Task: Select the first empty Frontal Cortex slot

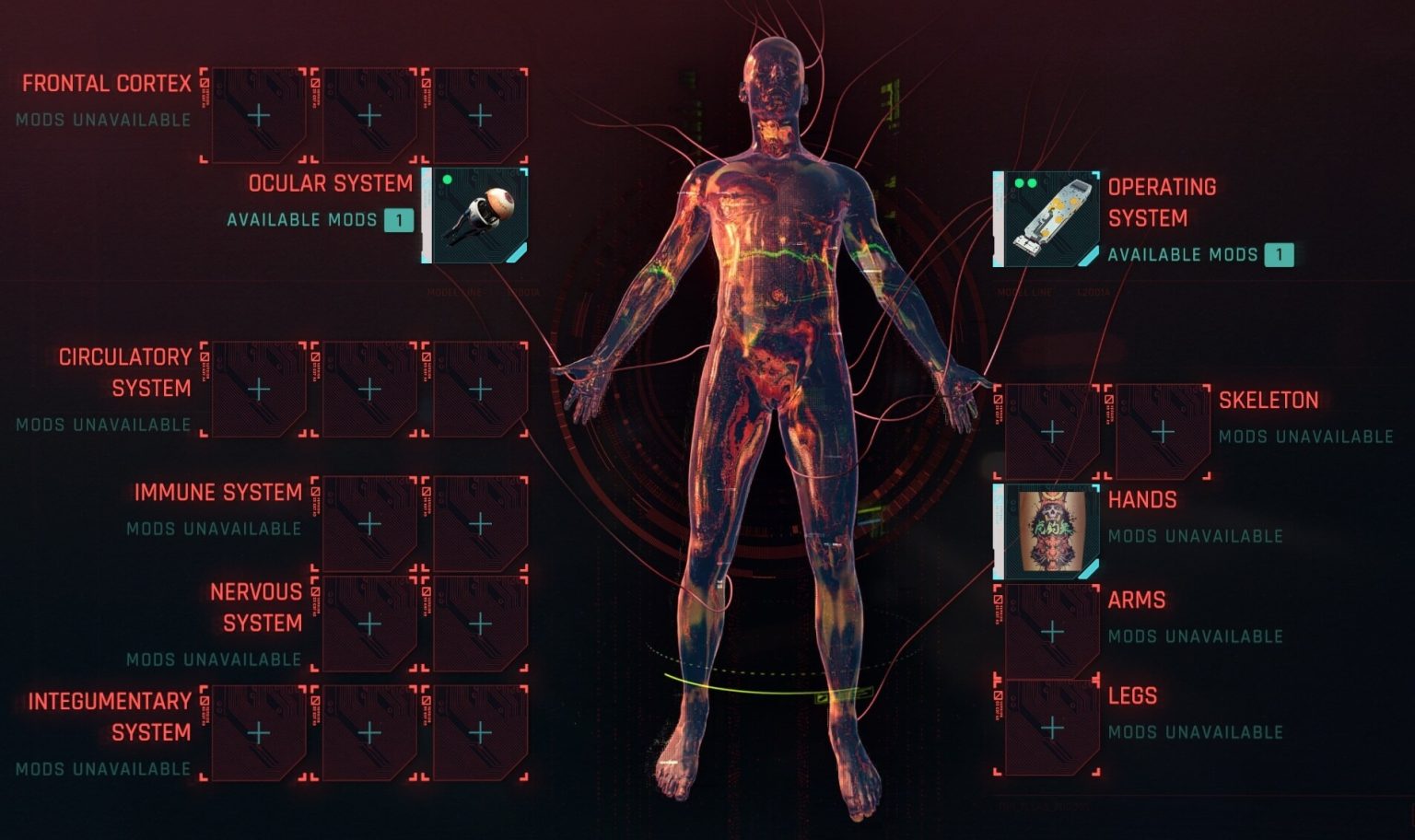Action: pyautogui.click(x=260, y=113)
